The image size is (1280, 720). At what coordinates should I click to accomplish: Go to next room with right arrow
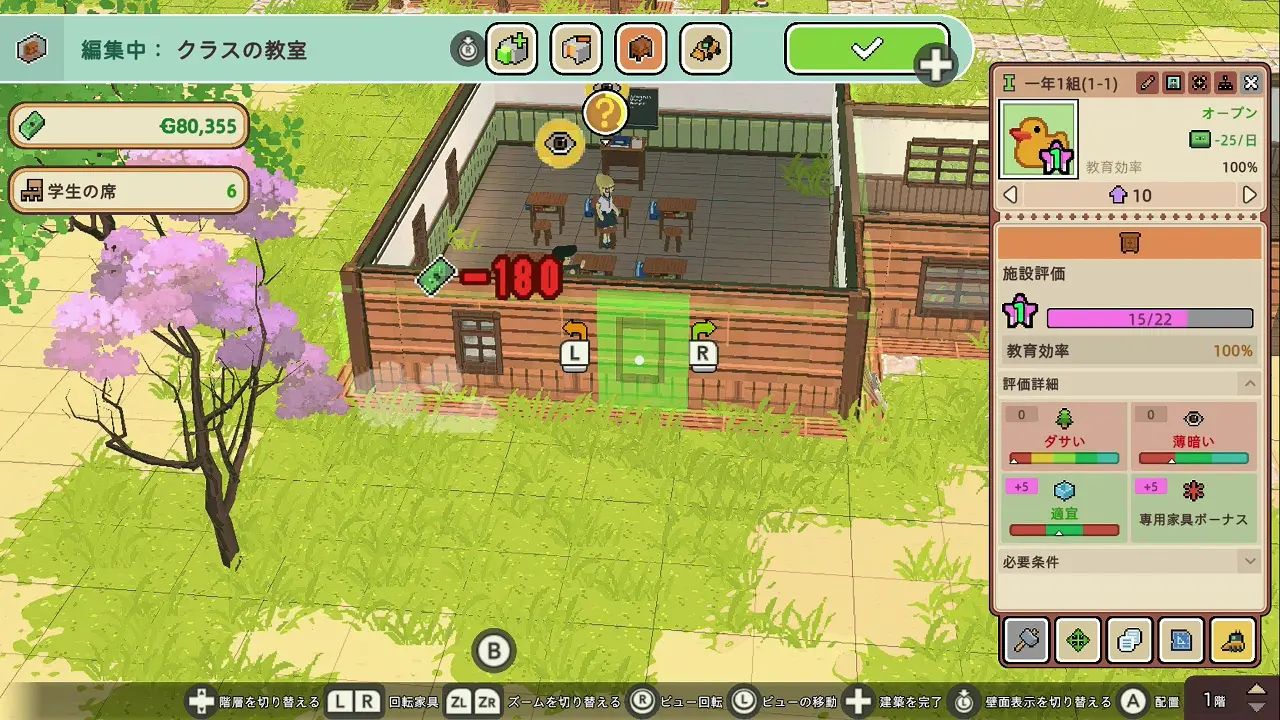(x=1249, y=195)
